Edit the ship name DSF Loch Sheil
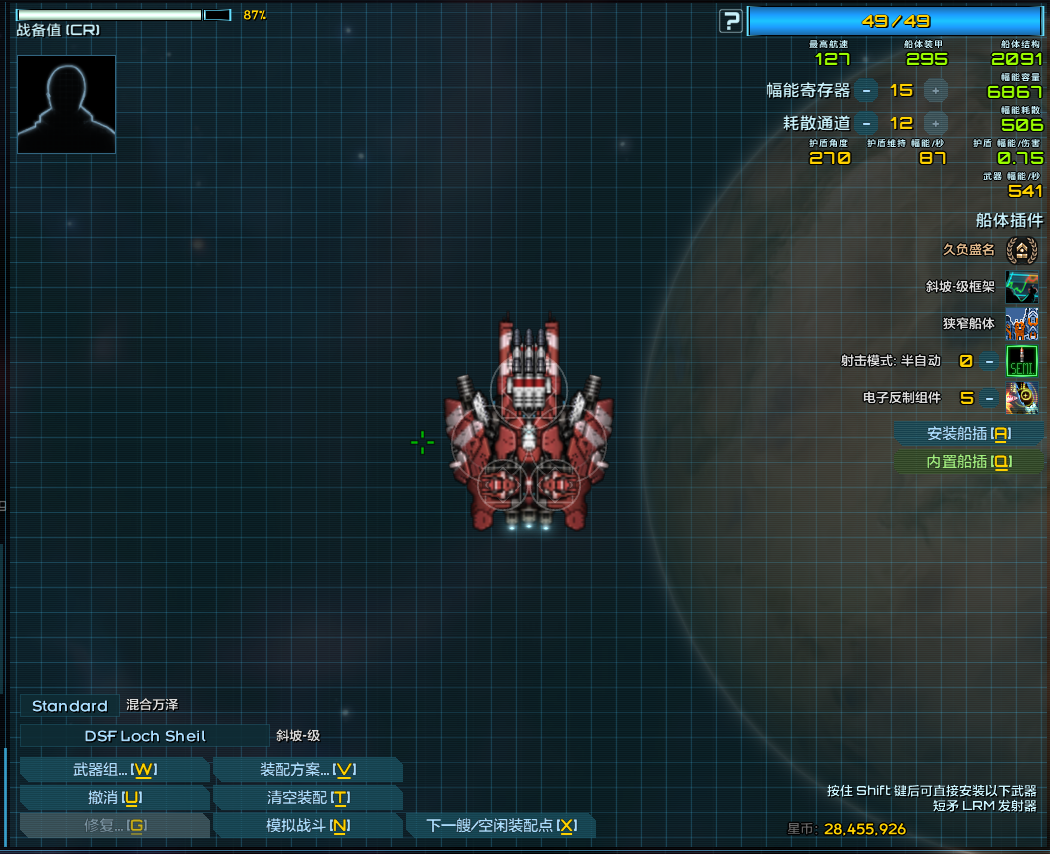The image size is (1050, 854). [145, 736]
